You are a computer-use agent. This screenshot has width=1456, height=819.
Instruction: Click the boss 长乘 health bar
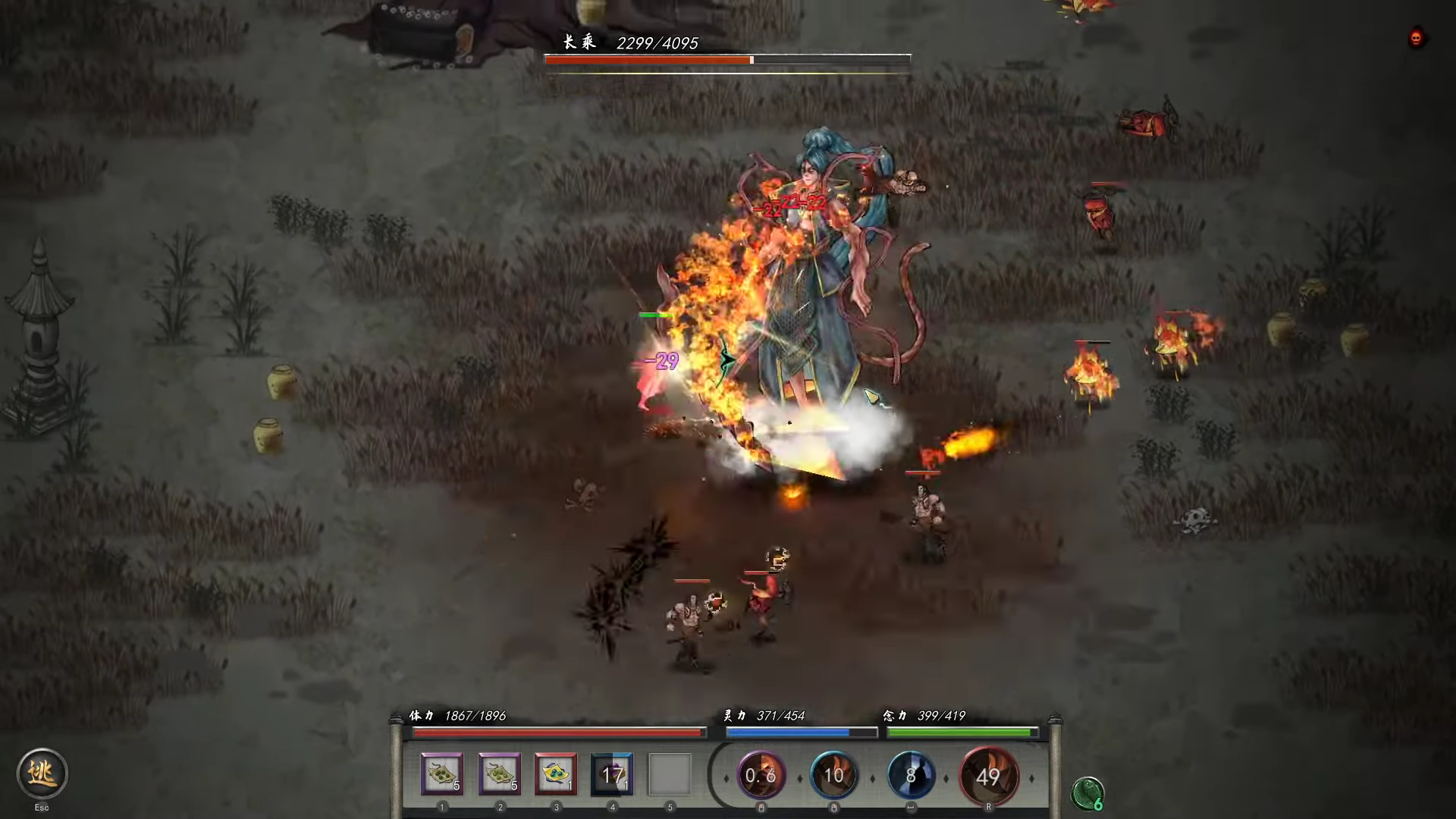726,58
